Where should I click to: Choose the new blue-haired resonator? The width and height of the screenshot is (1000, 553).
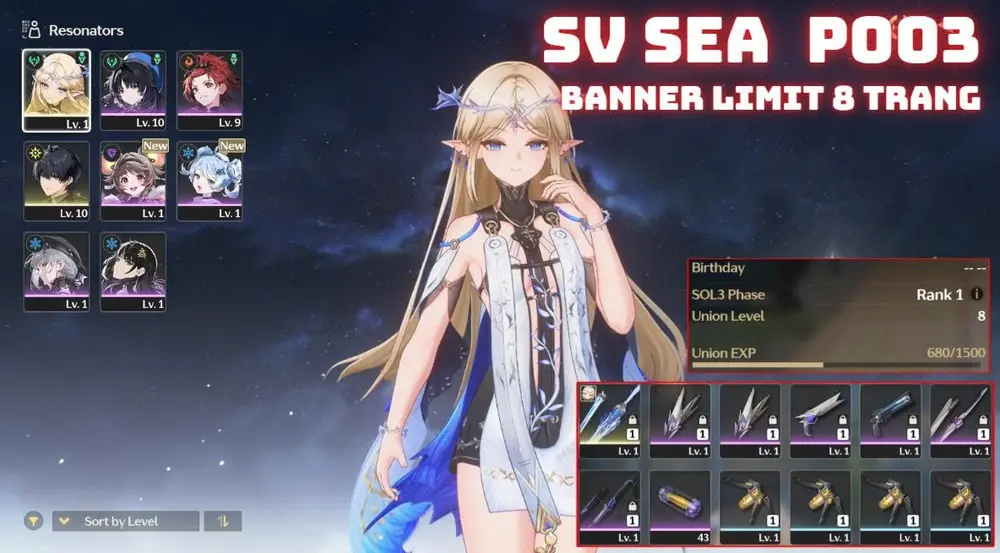tap(210, 179)
